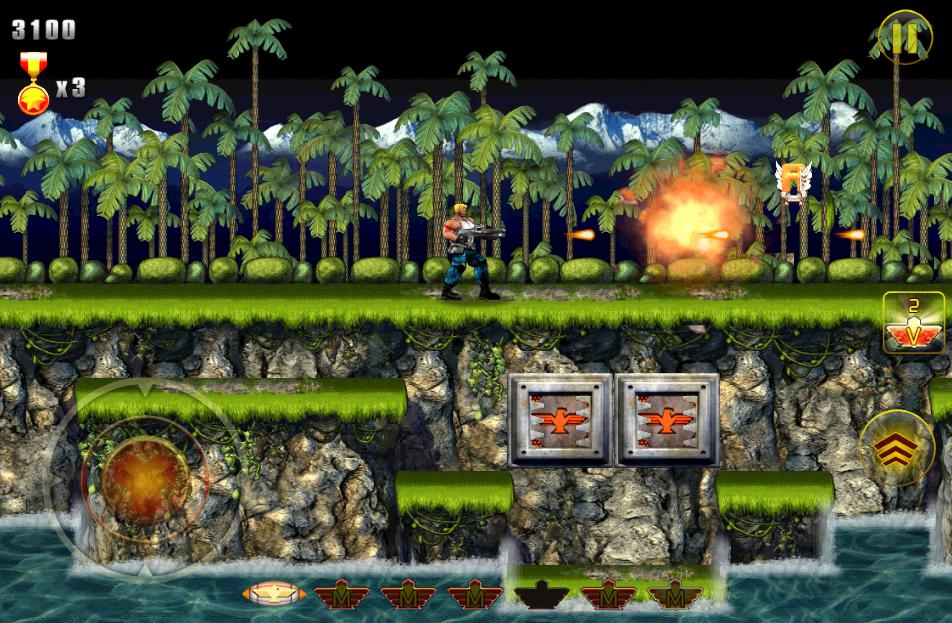952x623 pixels.
Task: Select the white capsule weapon icon
Action: [x=273, y=594]
